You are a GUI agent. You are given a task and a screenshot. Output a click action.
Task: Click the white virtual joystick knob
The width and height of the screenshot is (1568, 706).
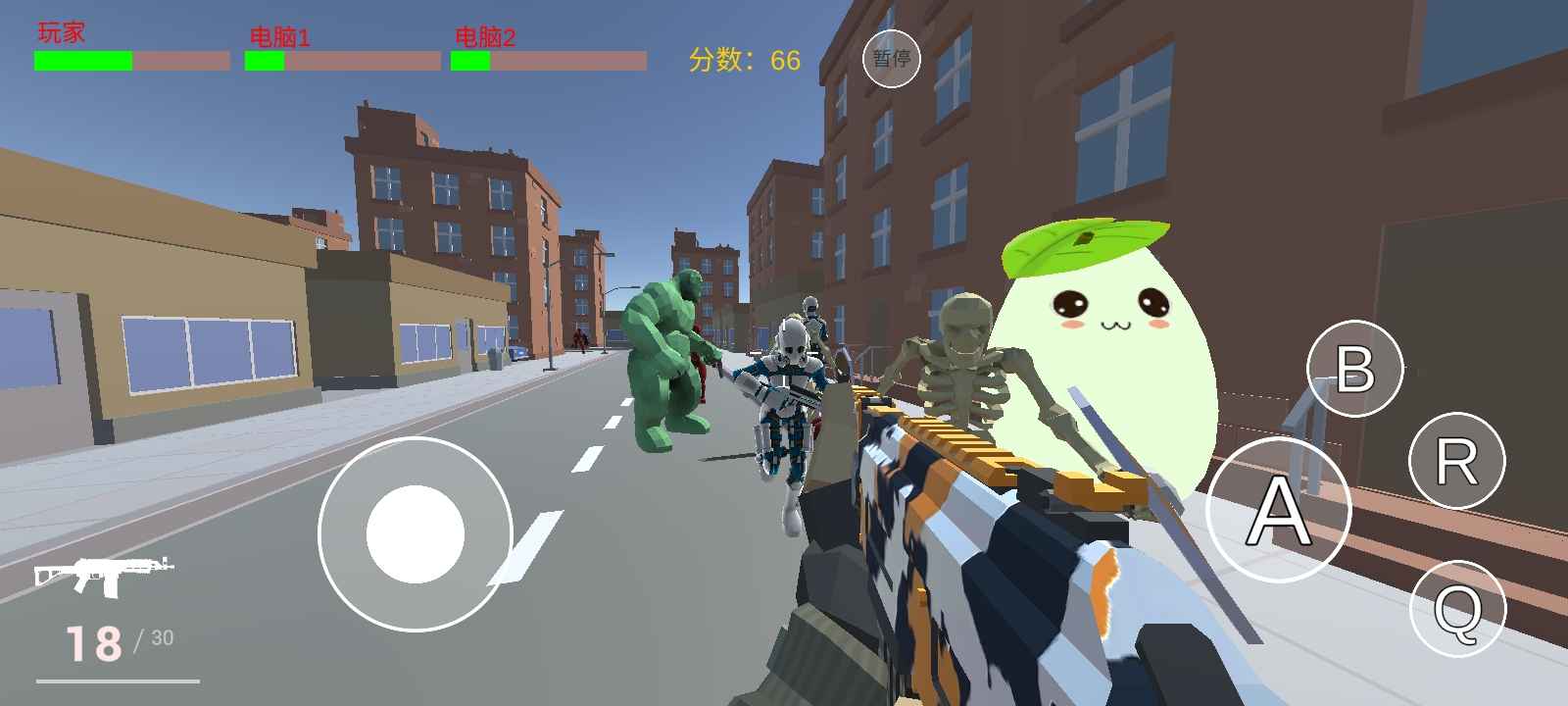(416, 533)
